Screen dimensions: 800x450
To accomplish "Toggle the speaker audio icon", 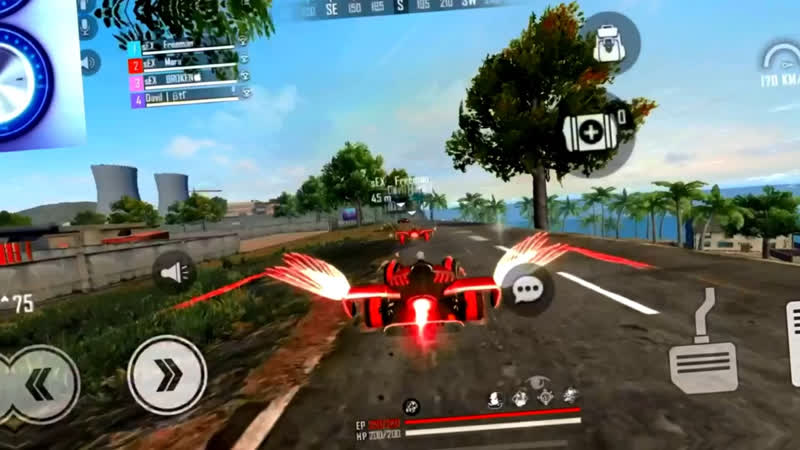I will pyautogui.click(x=90, y=63).
